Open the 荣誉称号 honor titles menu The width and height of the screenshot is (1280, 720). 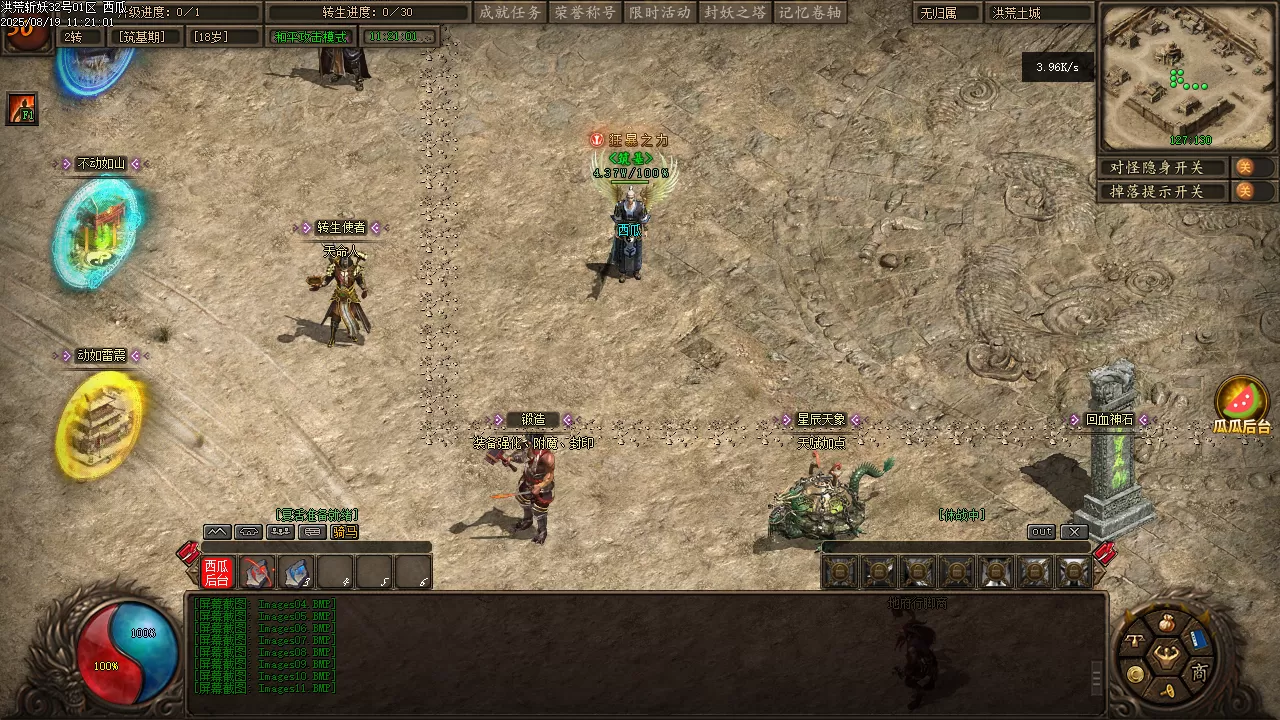(x=585, y=13)
